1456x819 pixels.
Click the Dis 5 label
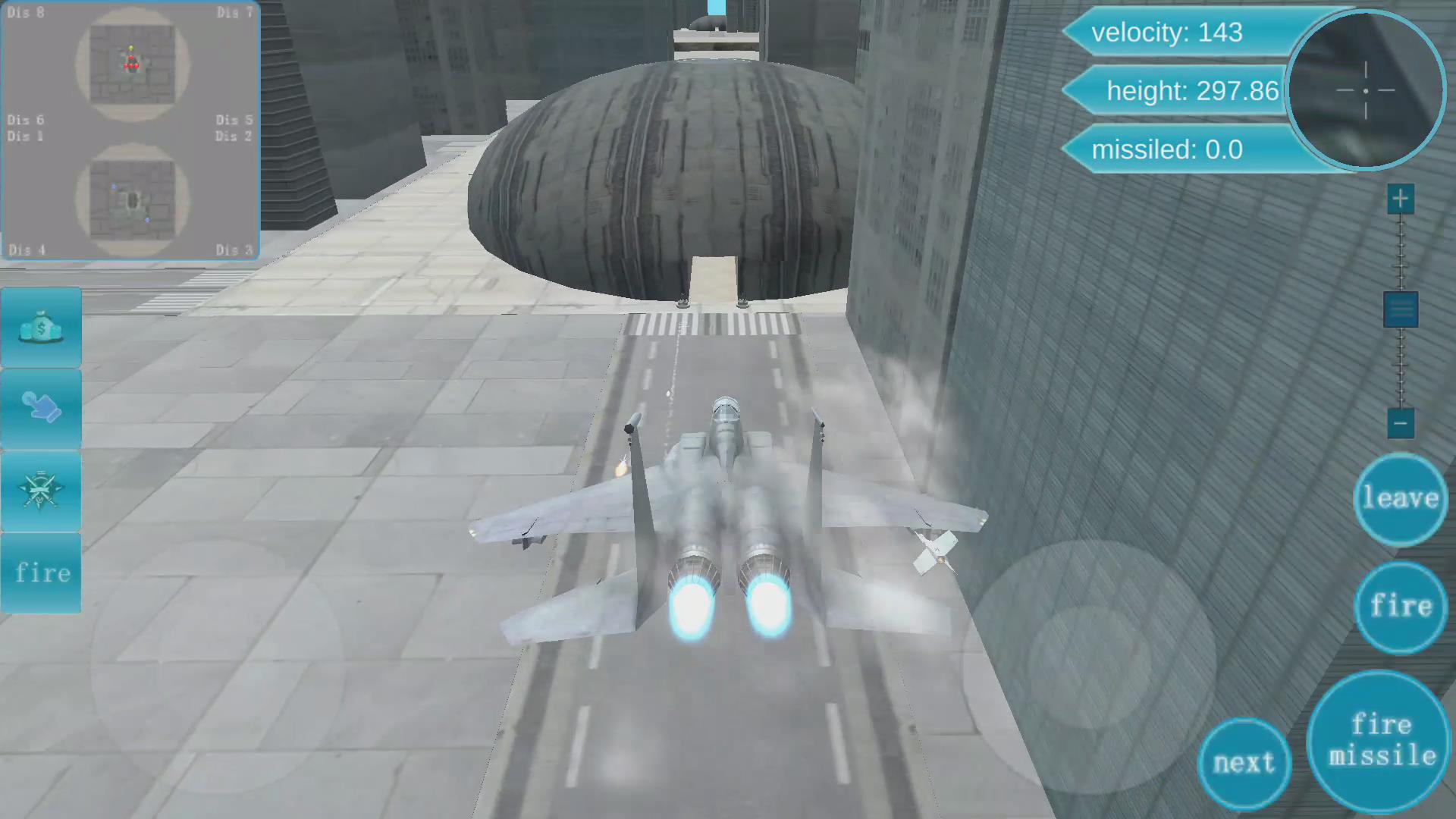point(233,120)
